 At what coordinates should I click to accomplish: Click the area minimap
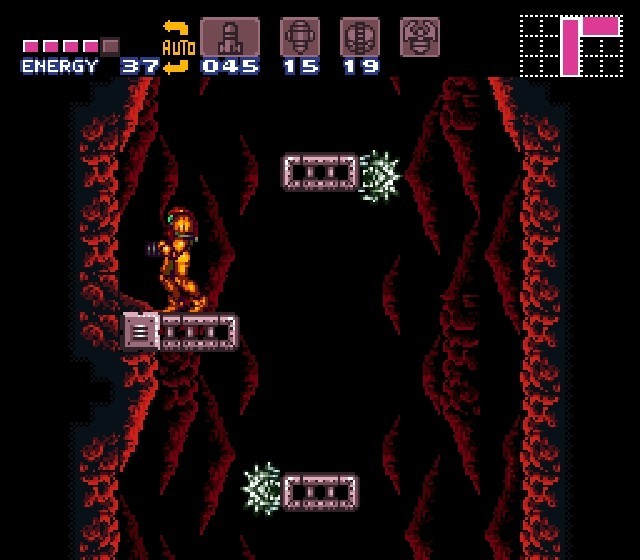[x=571, y=45]
